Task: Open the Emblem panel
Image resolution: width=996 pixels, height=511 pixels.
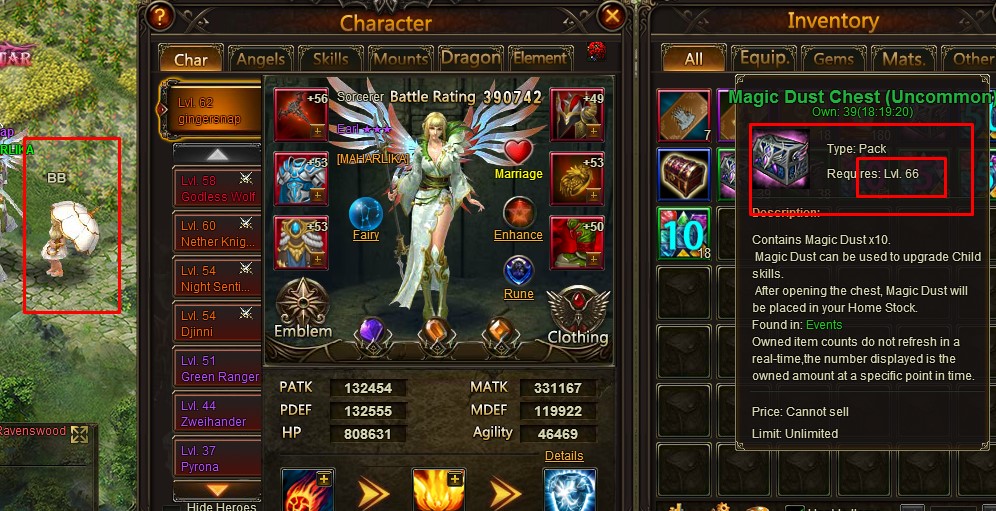Action: (x=302, y=309)
